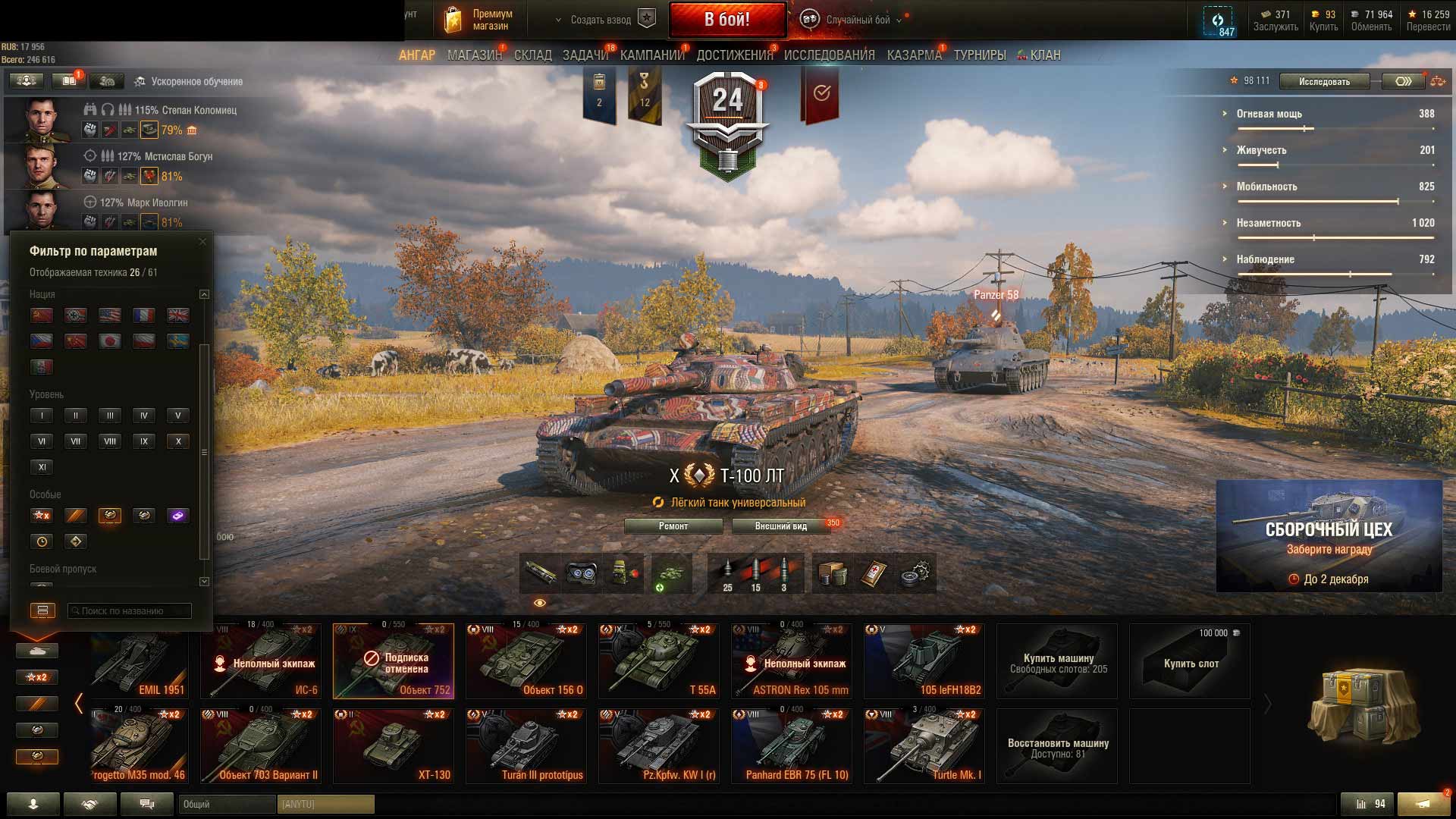Type in the Поиск по названию field

pyautogui.click(x=130, y=611)
